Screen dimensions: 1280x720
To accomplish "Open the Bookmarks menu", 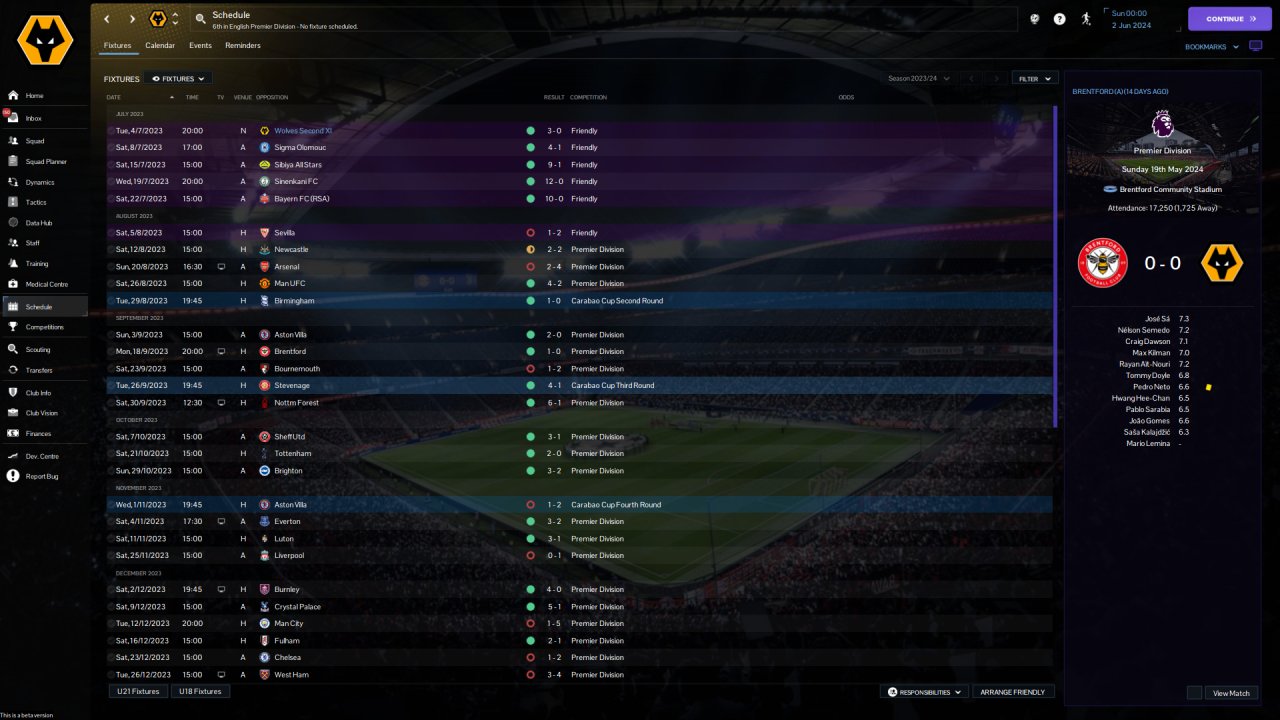I will click(1211, 47).
